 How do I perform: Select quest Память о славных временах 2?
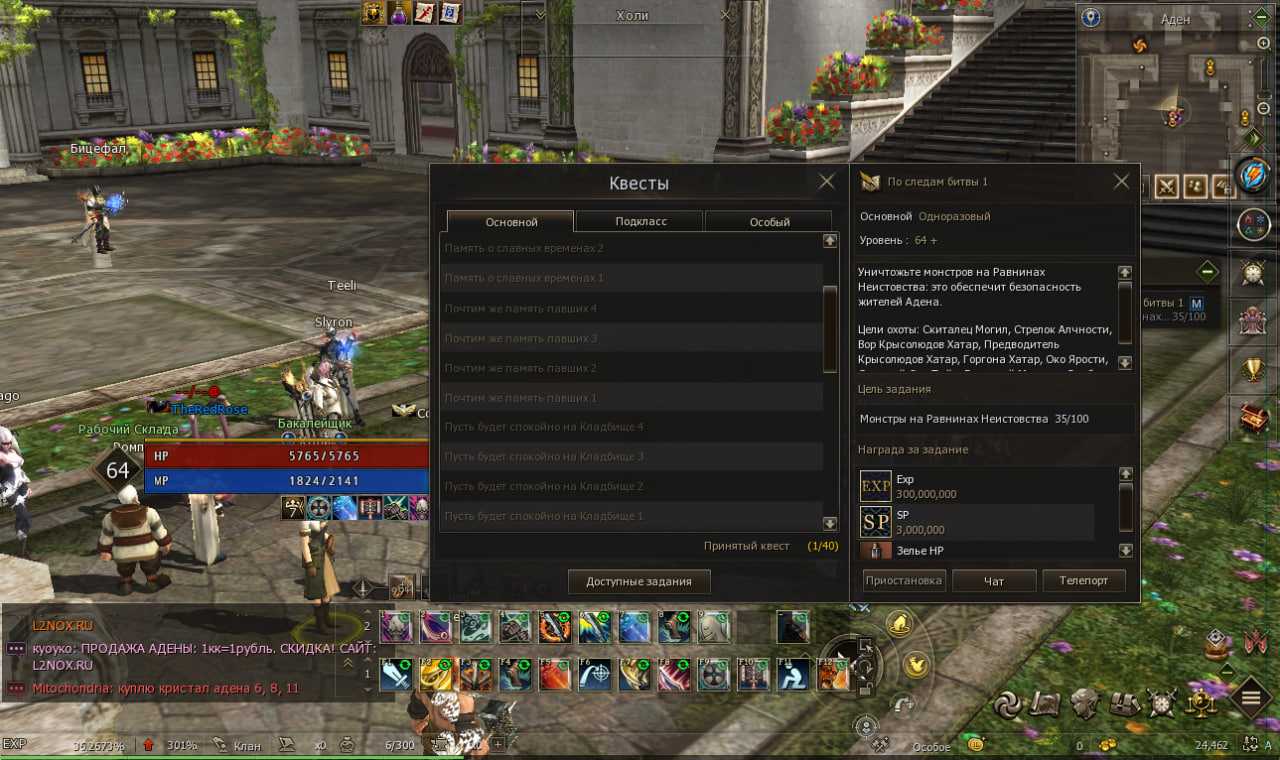pyautogui.click(x=630, y=248)
